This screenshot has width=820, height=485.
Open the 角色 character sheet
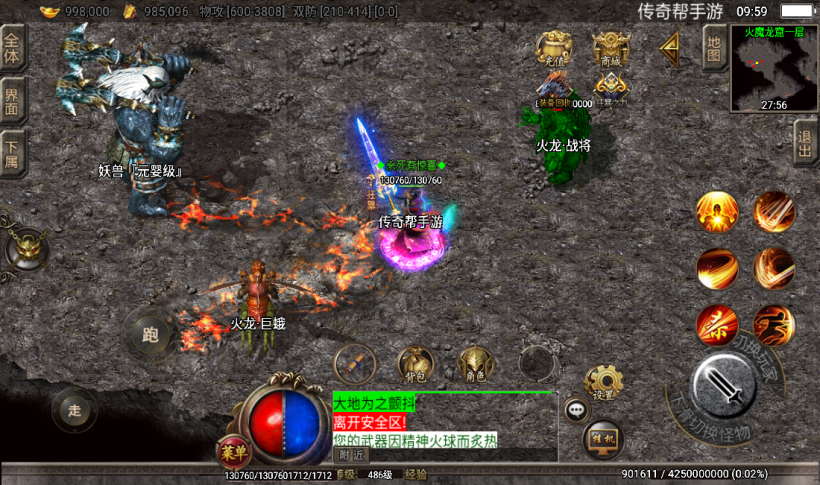tap(476, 366)
